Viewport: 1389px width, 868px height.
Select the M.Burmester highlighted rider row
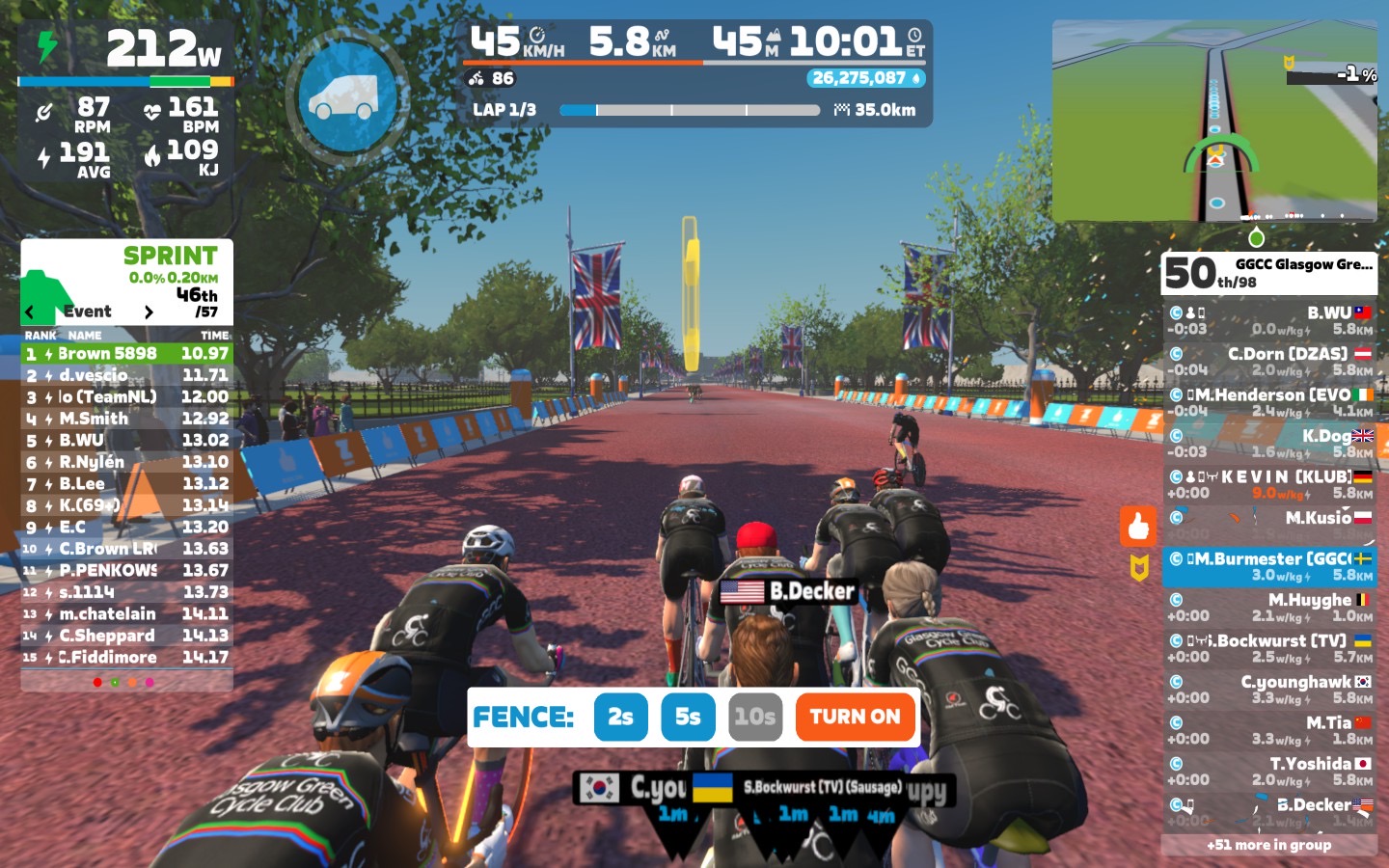1268,567
